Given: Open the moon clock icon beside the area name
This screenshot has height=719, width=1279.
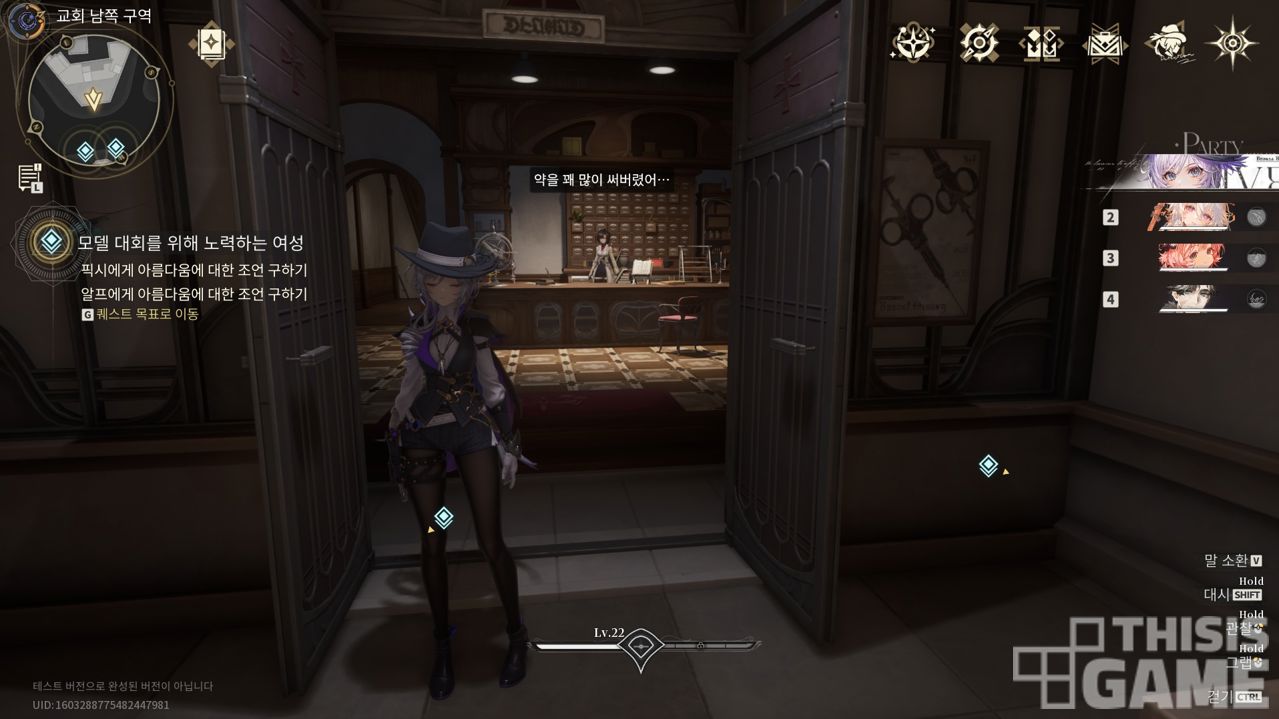Looking at the screenshot, I should [x=24, y=18].
